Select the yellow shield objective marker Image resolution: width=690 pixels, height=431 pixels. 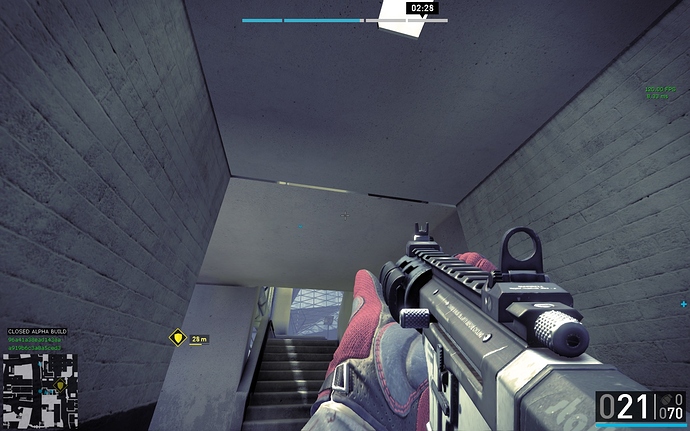point(178,338)
